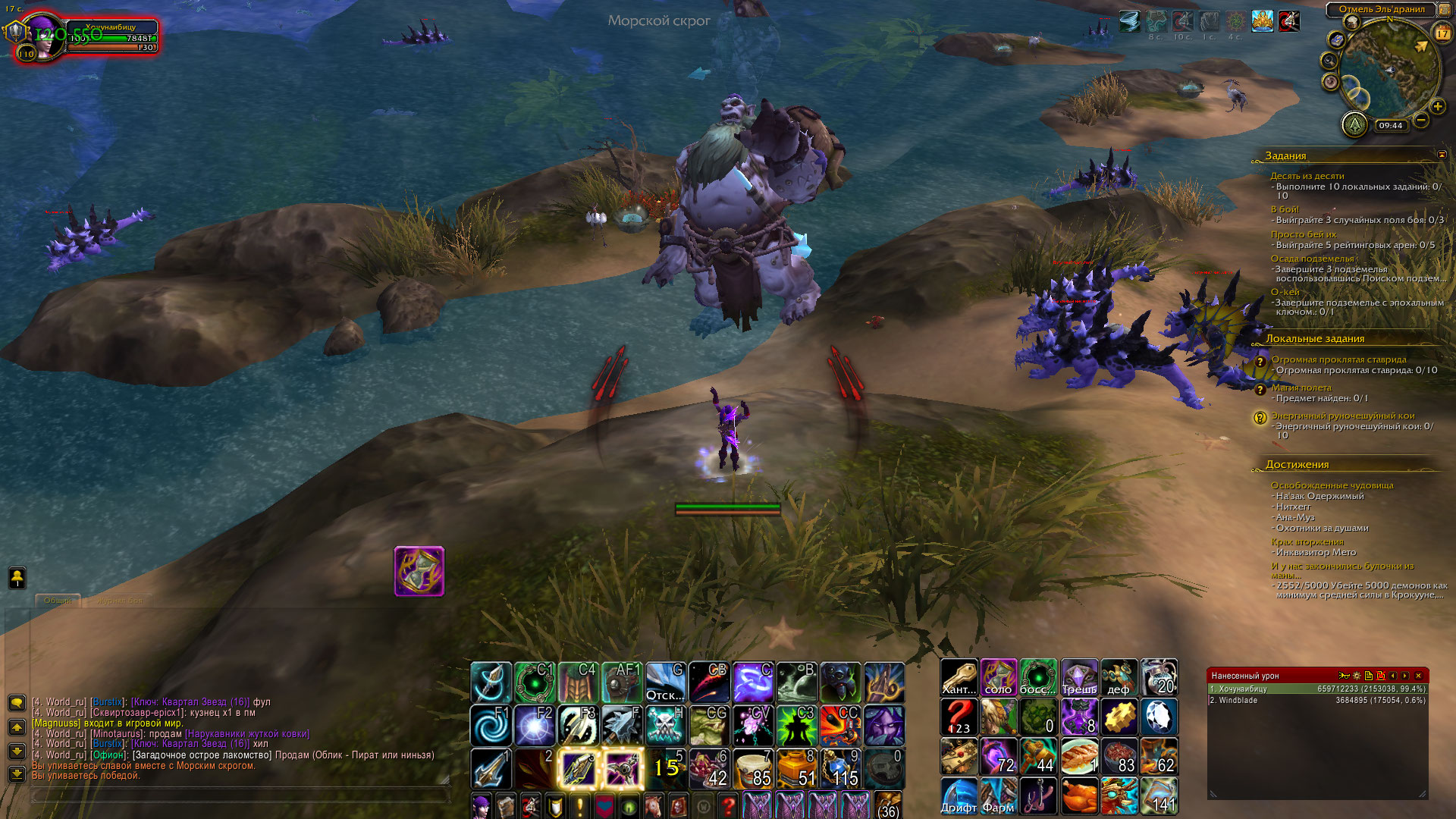Open the chat menu speech bubble button
Screen dimensions: 1456x819
pos(17,703)
